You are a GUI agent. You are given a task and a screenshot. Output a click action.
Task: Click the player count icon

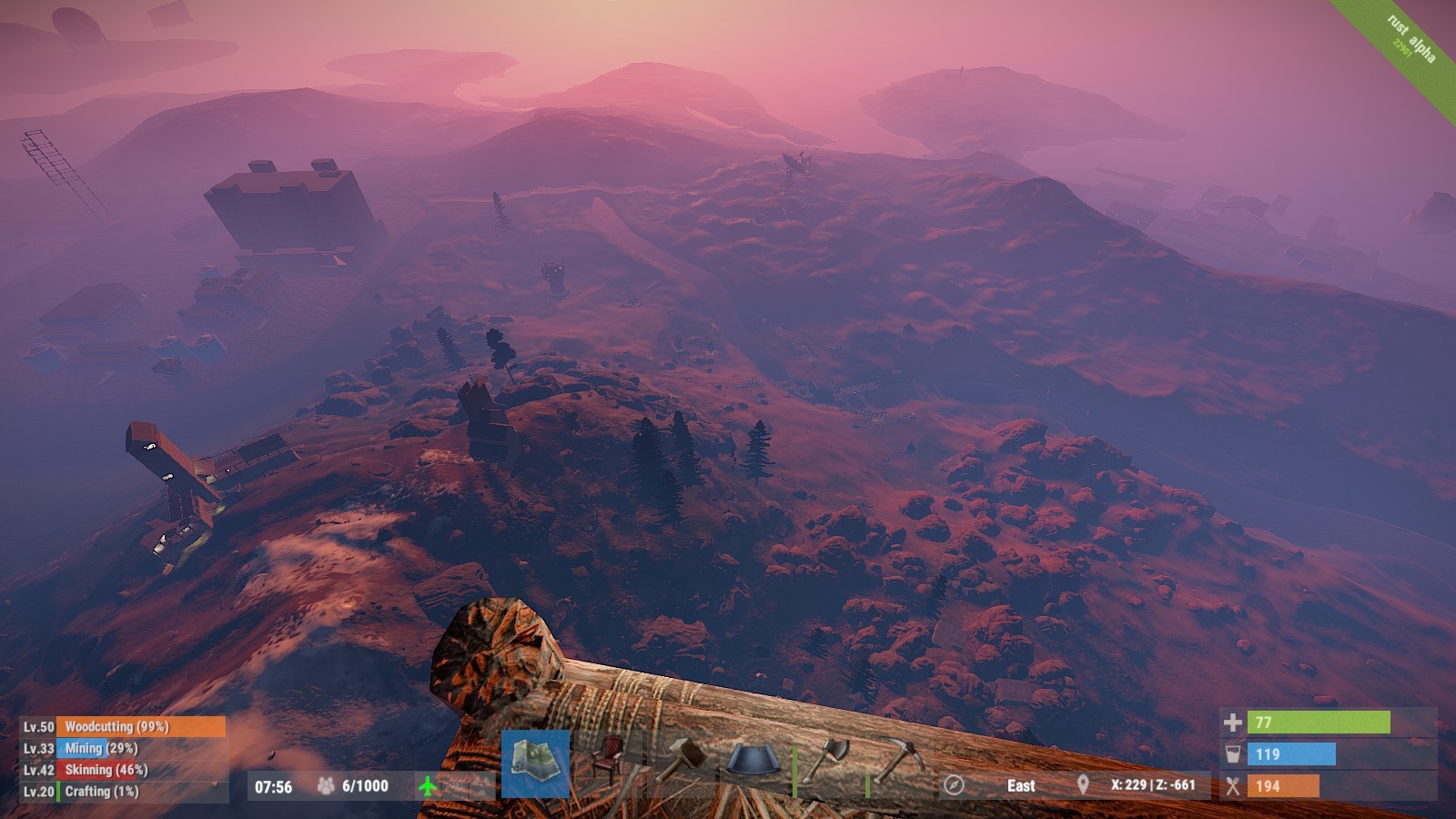(325, 785)
